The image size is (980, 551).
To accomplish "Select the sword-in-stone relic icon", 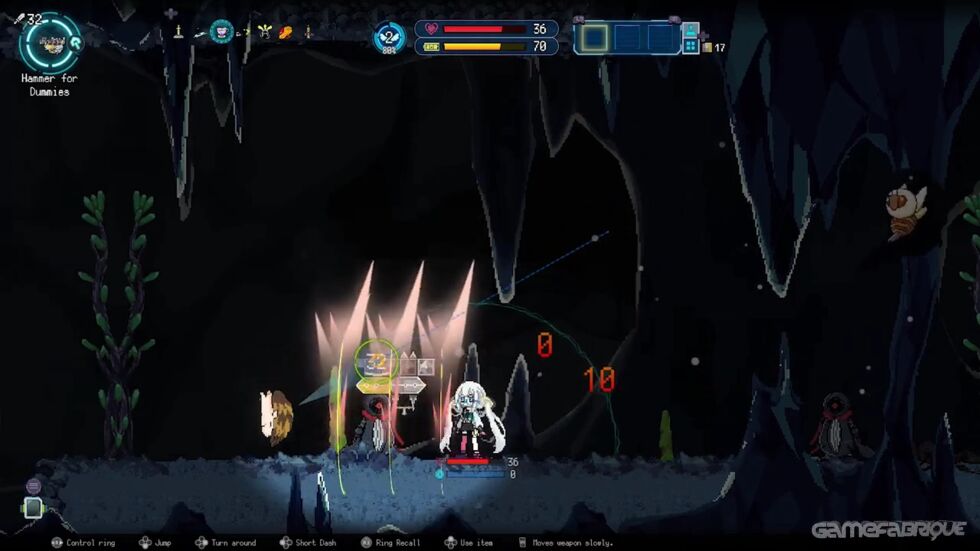I will click(178, 32).
